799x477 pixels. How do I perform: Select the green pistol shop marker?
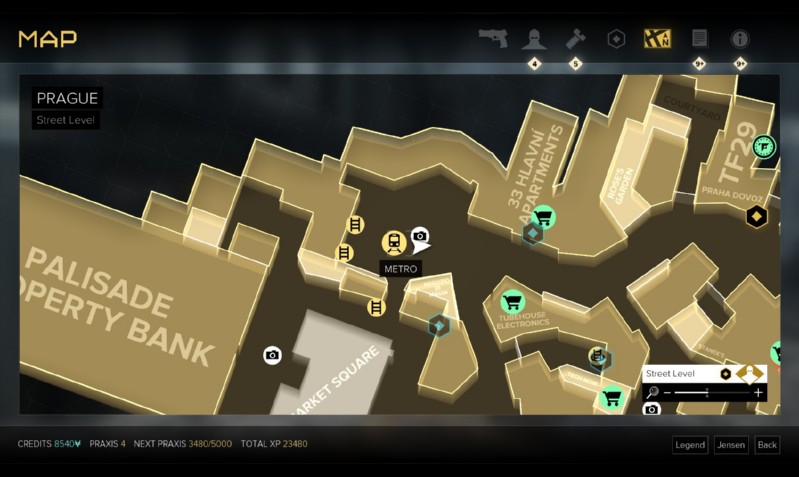(x=764, y=147)
